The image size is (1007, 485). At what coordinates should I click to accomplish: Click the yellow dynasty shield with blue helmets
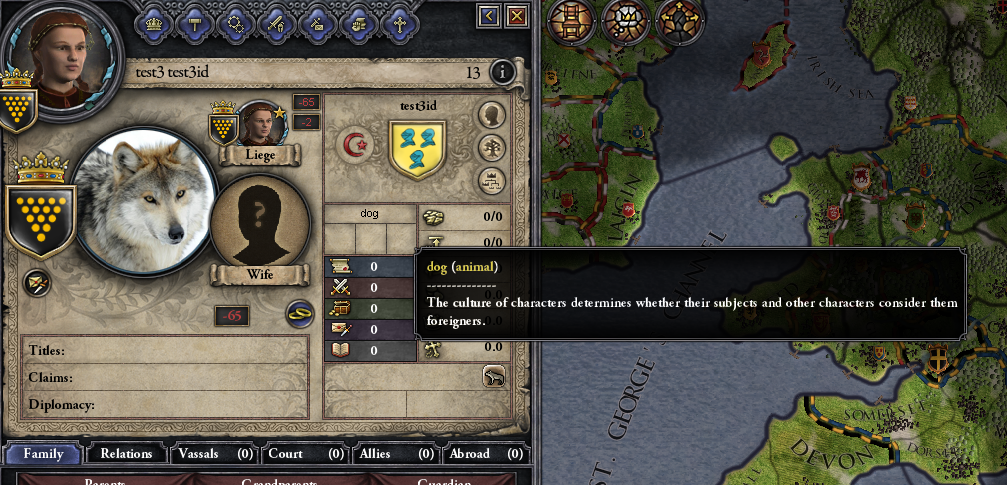point(416,149)
